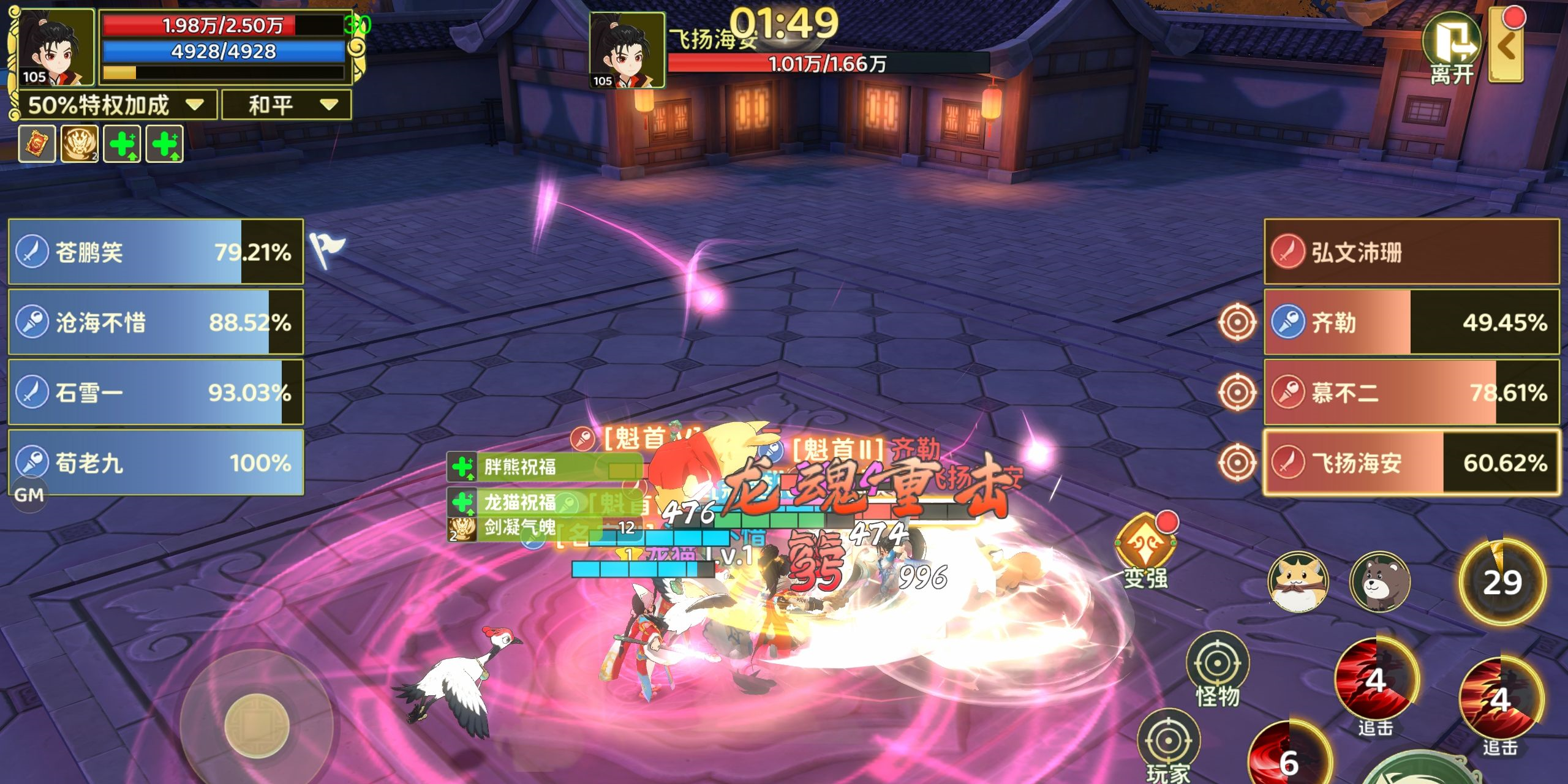Select teammate 荀老九 row
The height and width of the screenshot is (784, 1568).
156,462
